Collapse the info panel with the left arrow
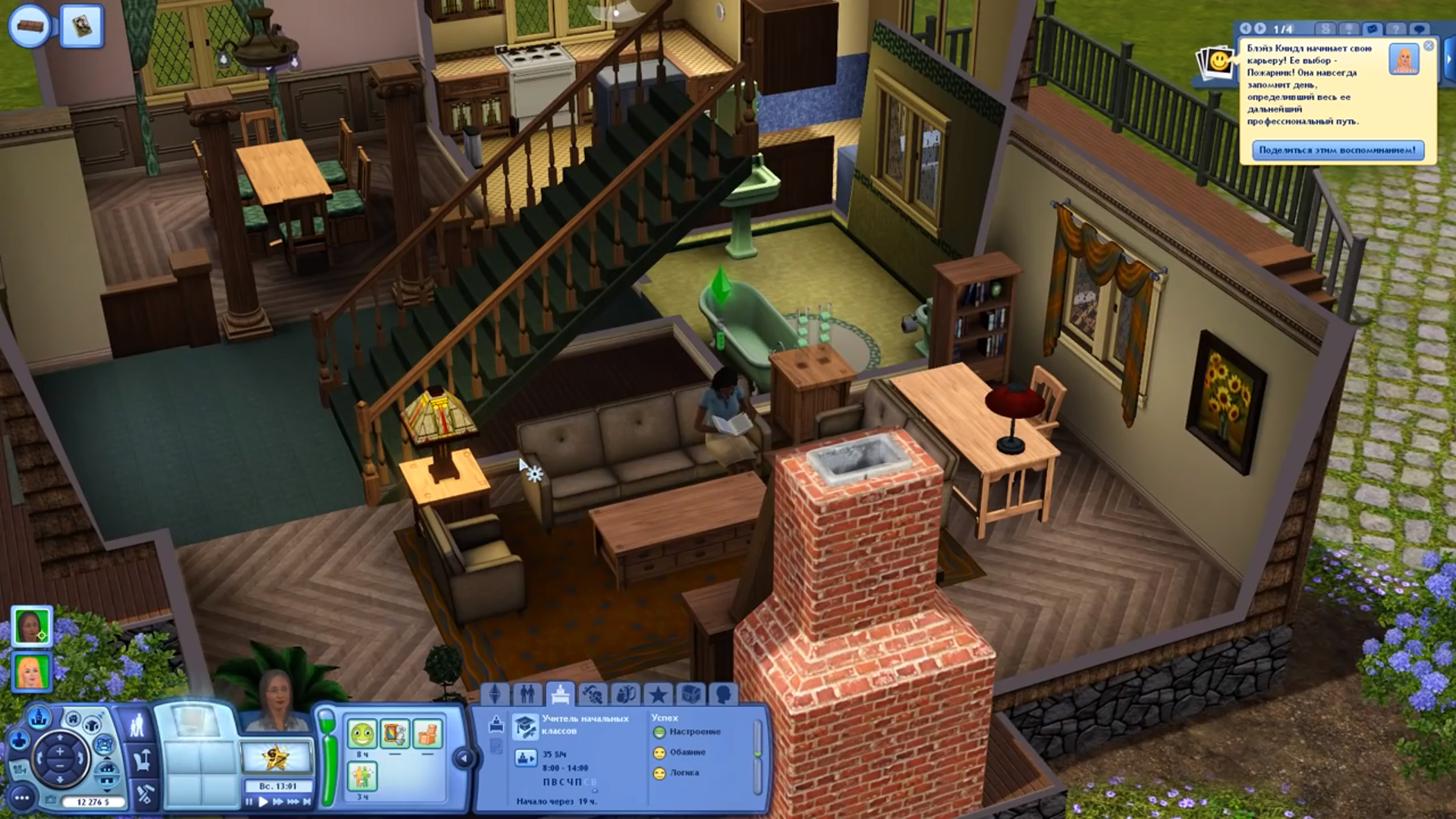This screenshot has height=819, width=1456. tap(464, 758)
